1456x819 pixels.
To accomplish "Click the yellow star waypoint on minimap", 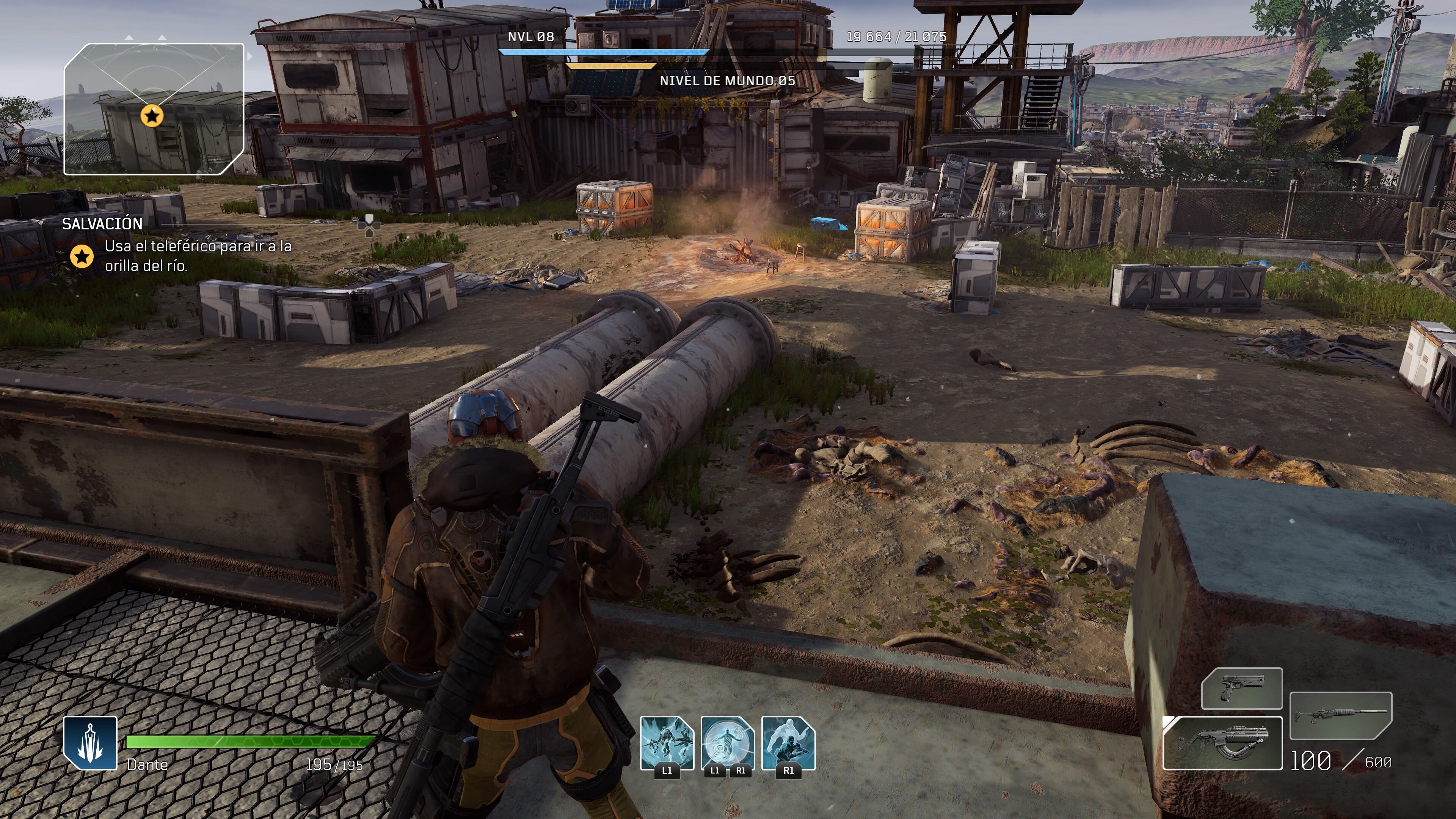I will 152,116.
